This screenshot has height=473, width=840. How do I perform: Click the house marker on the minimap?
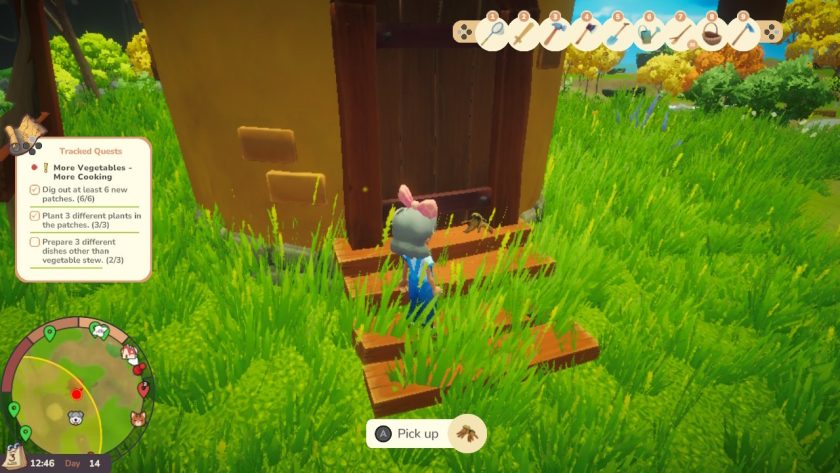pos(129,352)
